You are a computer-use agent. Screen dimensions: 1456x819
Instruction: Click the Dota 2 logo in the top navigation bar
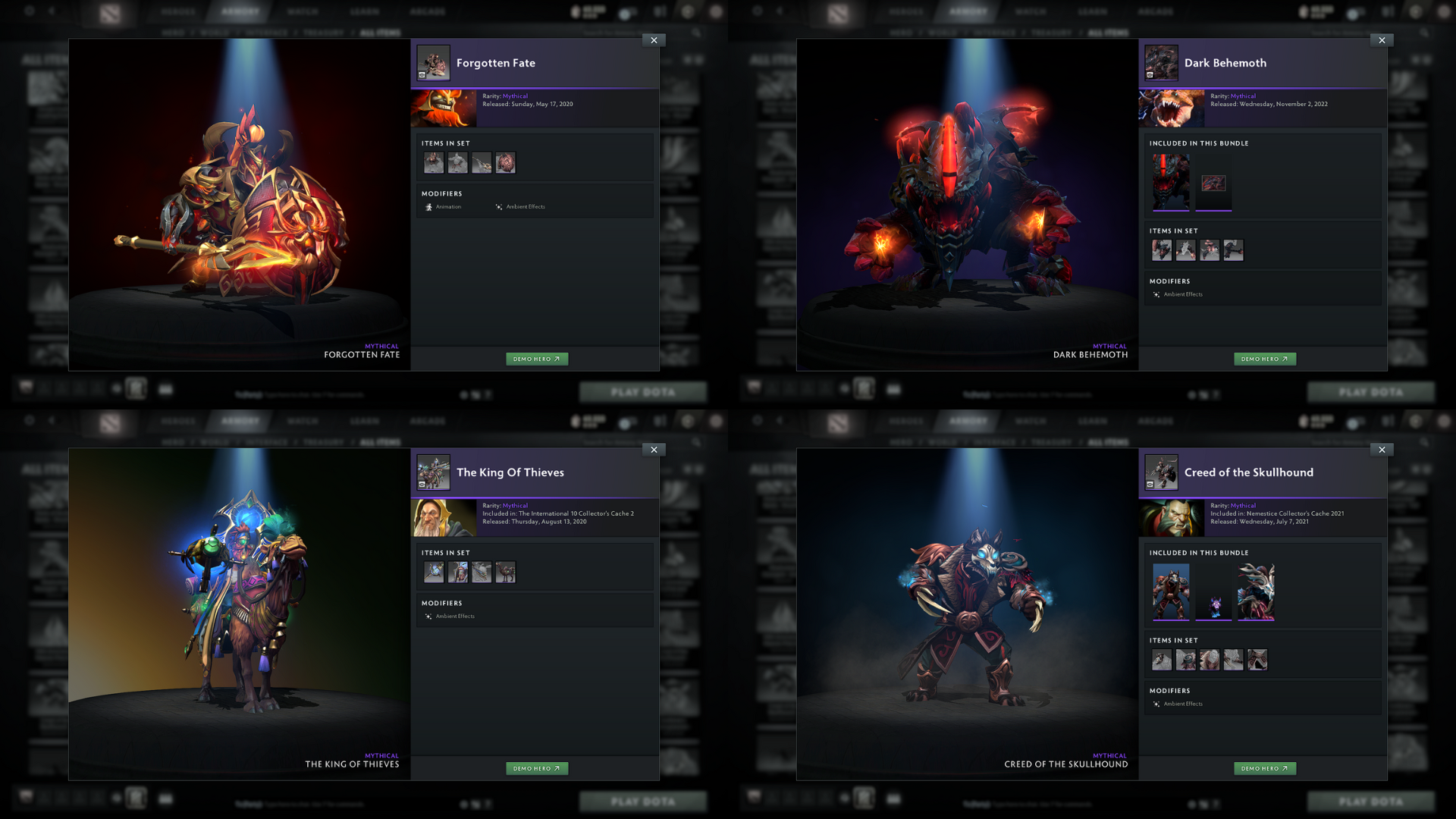[x=111, y=11]
